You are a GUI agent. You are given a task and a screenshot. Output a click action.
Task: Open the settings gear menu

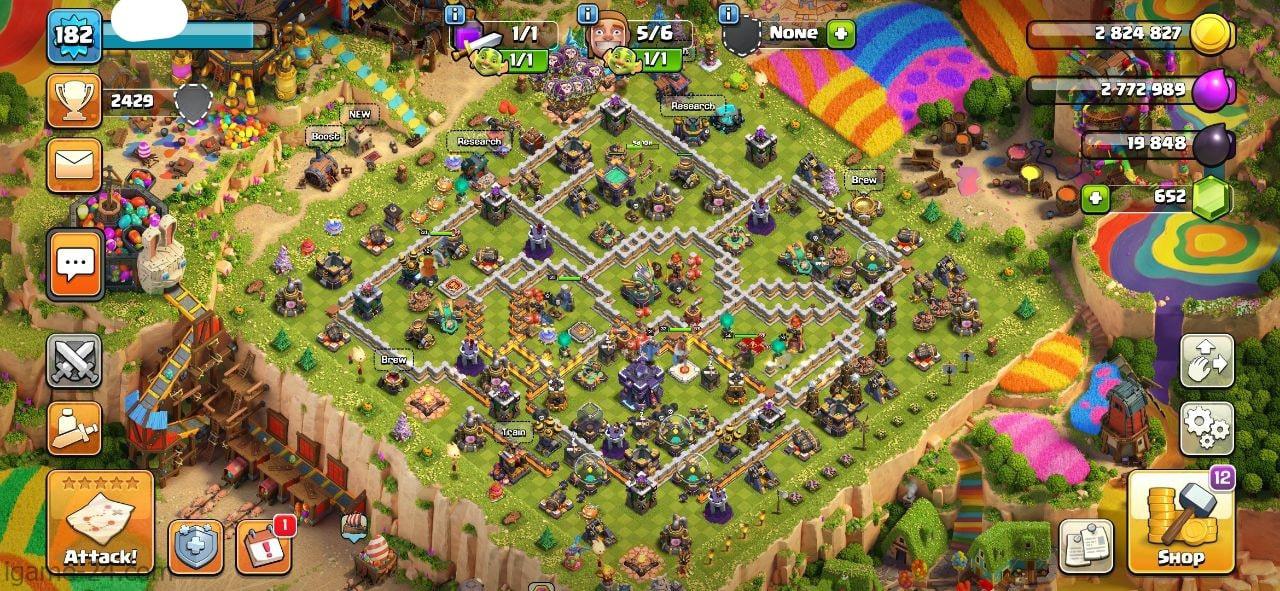pyautogui.click(x=1206, y=428)
